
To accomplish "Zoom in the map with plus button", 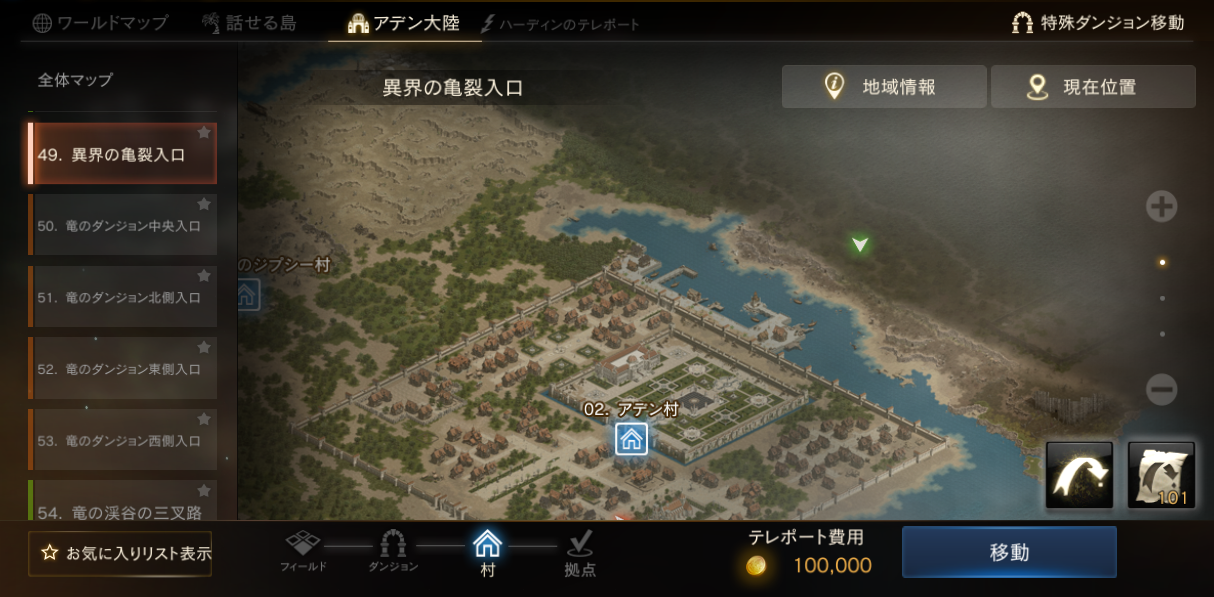I will pos(1161,207).
